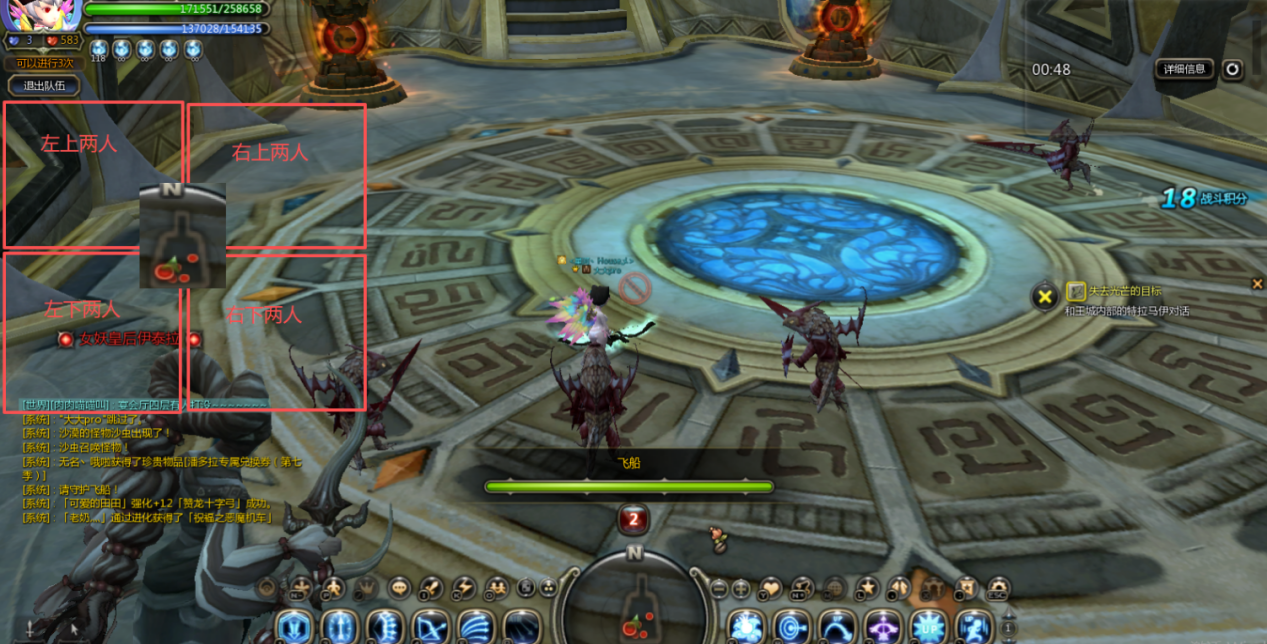Close the quest tracker with the small orange X
1267x644 pixels.
(1257, 284)
